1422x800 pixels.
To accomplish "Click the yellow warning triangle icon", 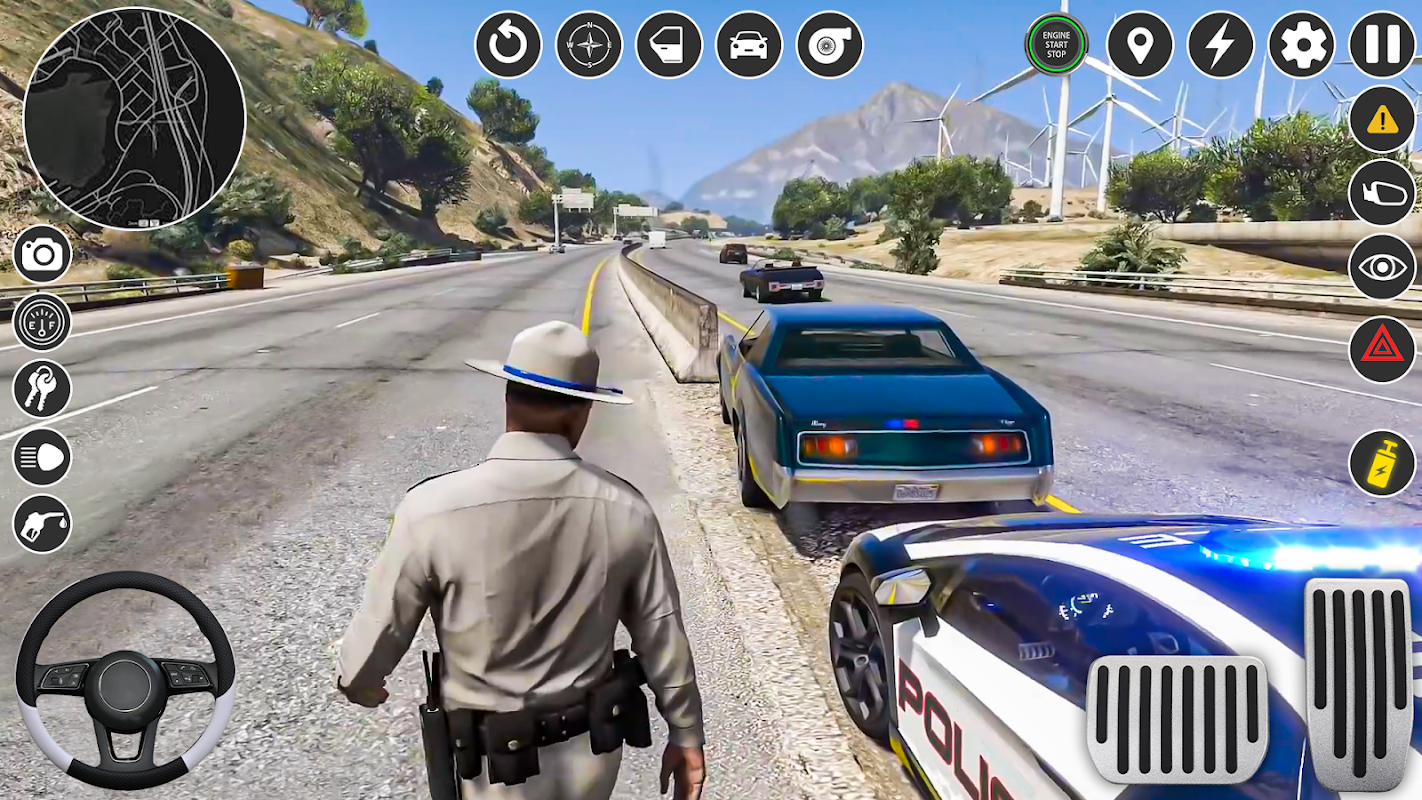I will [x=1382, y=120].
